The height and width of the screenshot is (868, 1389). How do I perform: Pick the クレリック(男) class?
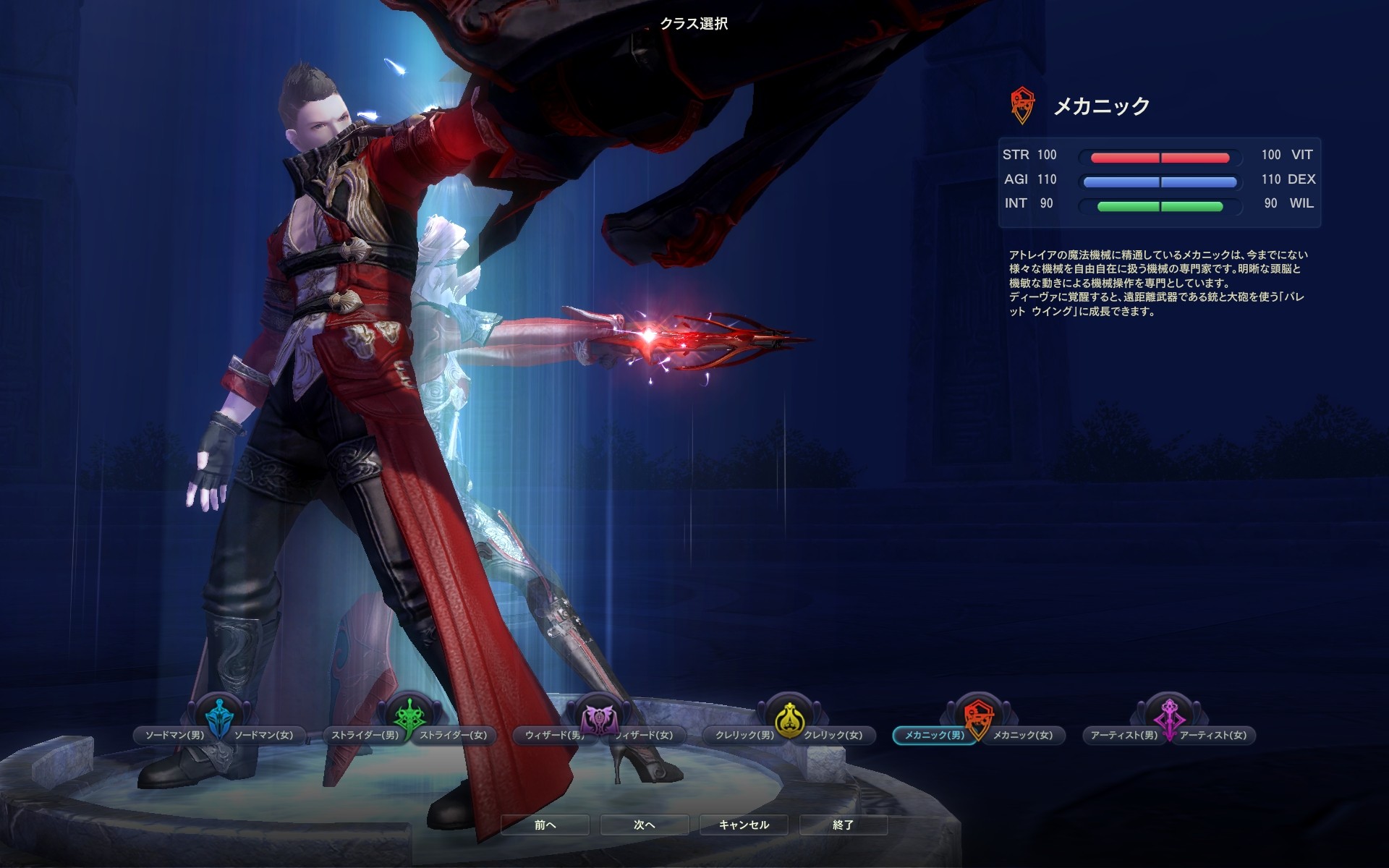point(744,735)
